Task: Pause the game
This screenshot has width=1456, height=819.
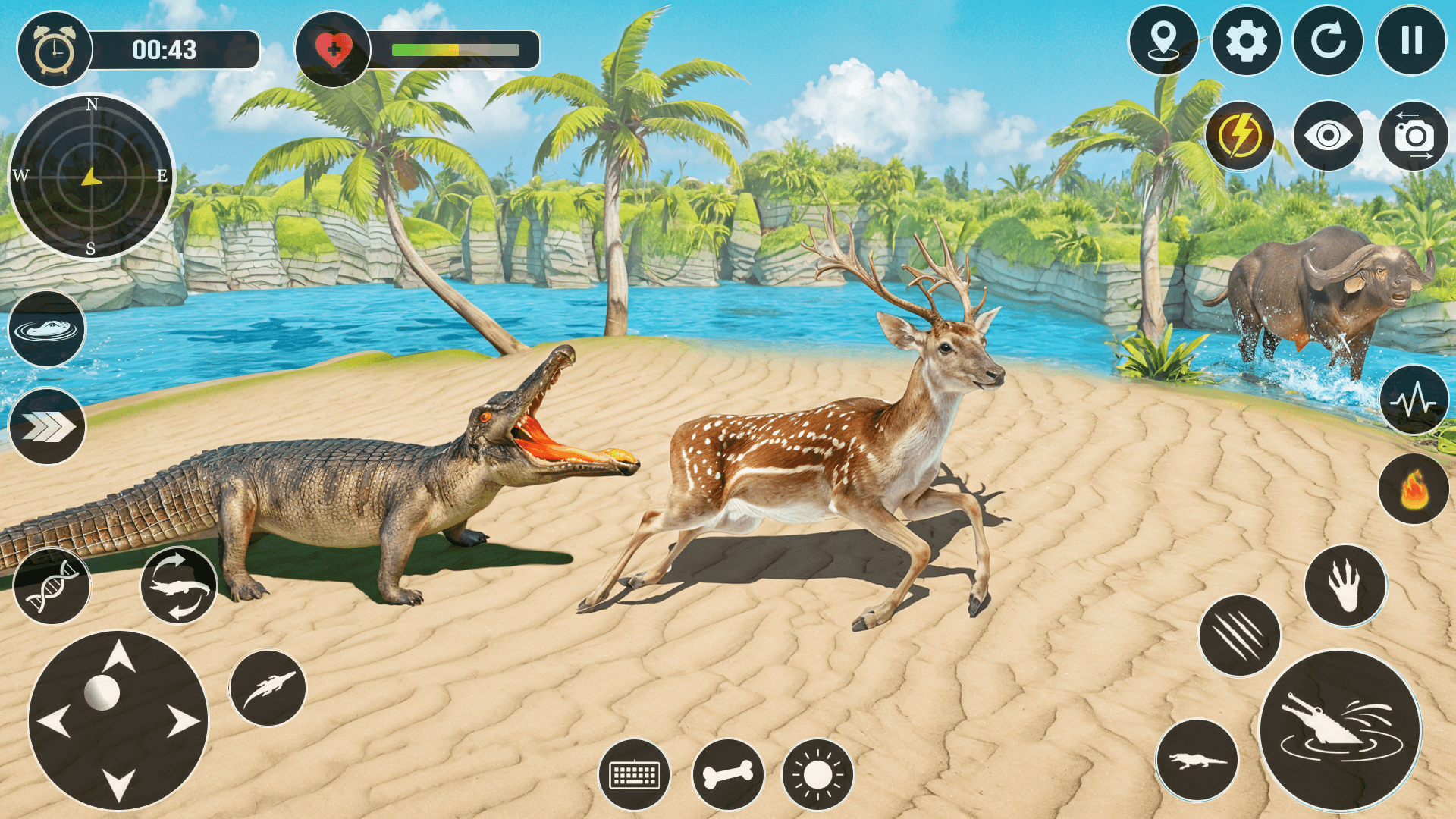Action: click(x=1414, y=42)
